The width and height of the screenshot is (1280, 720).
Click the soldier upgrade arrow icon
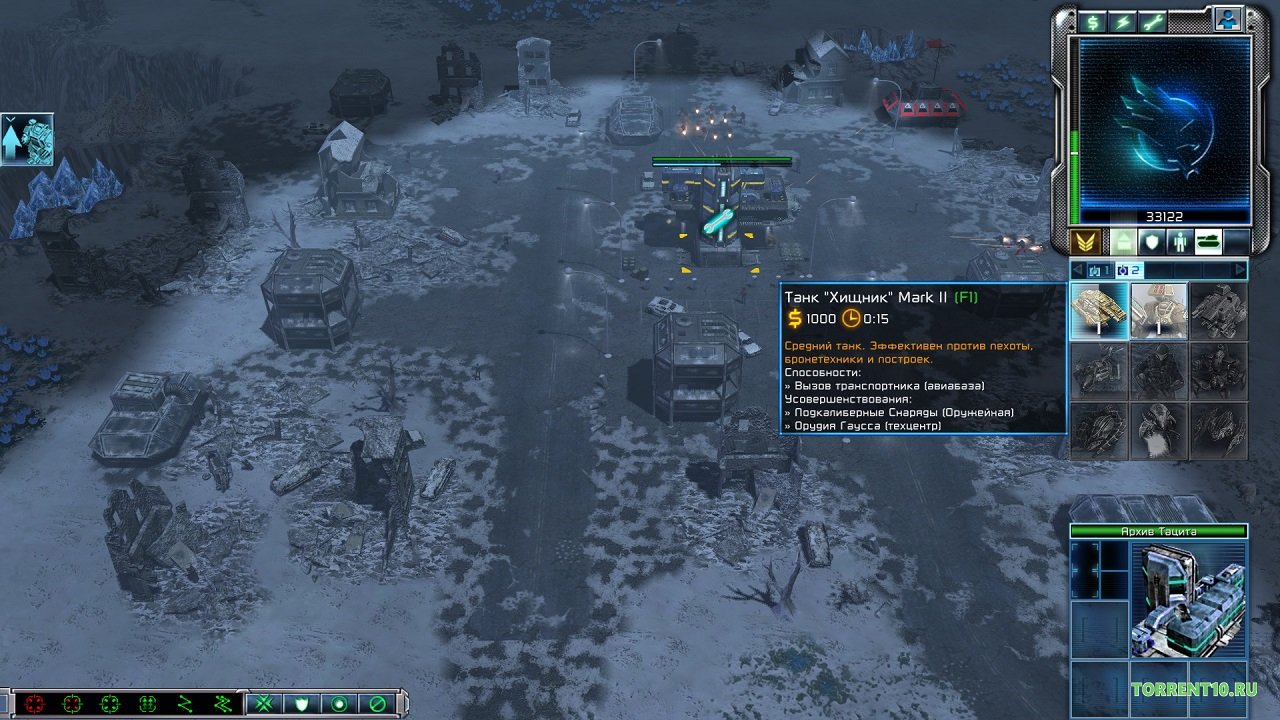coord(26,139)
